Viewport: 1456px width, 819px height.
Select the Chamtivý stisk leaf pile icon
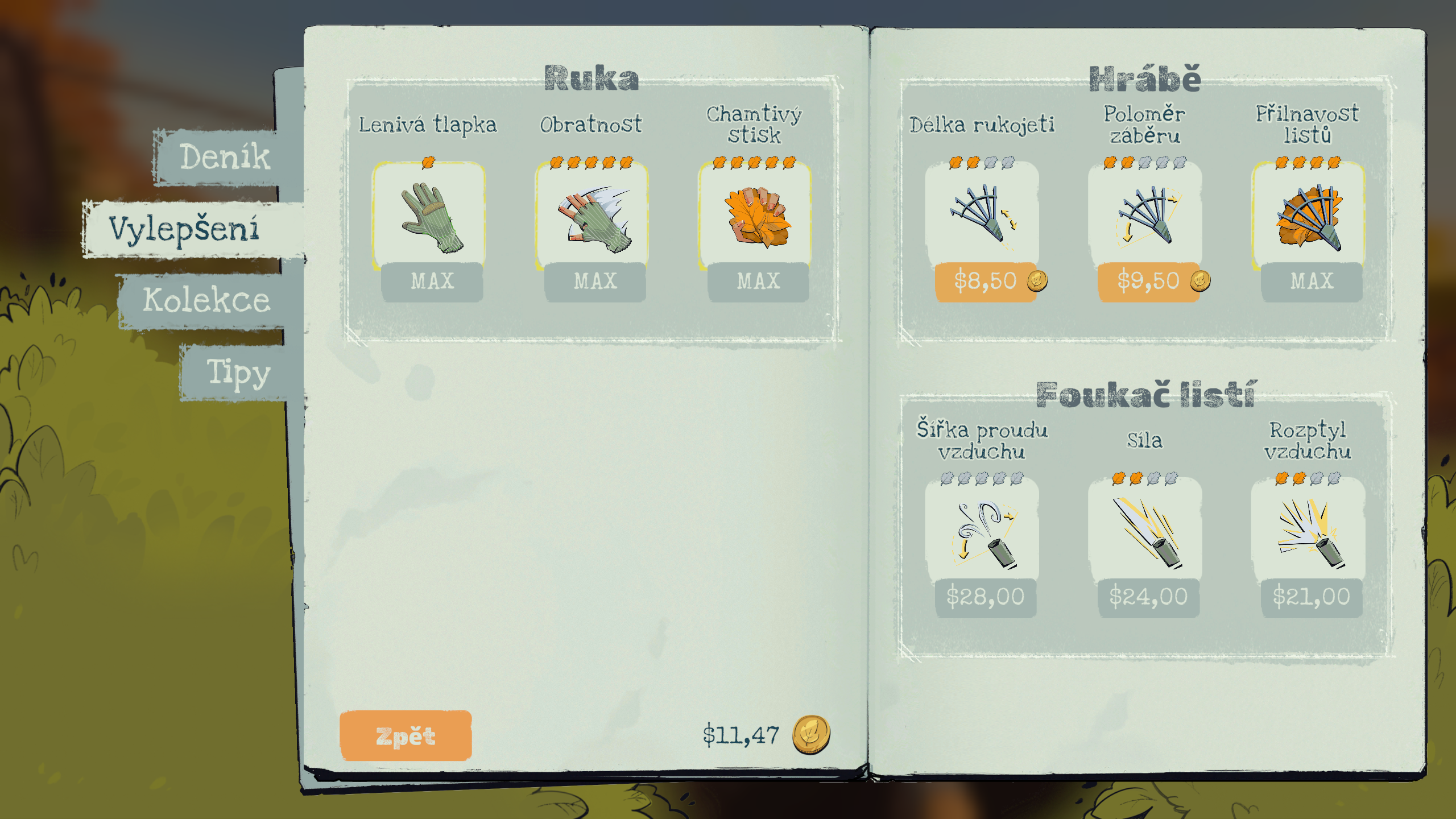tap(757, 217)
